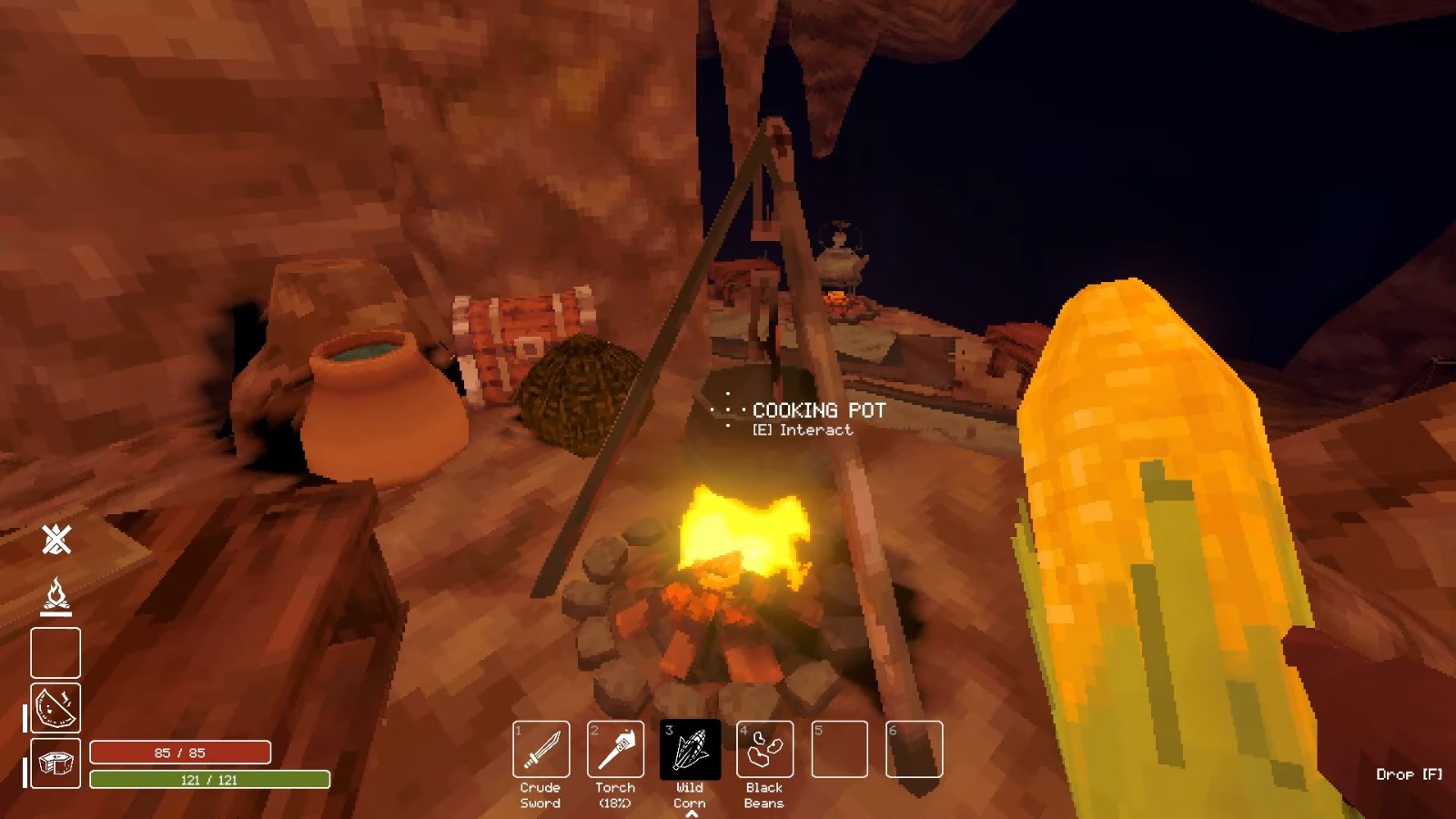Select the Crude Sword hotbar slot
The height and width of the screenshot is (819, 1456).
tap(541, 750)
